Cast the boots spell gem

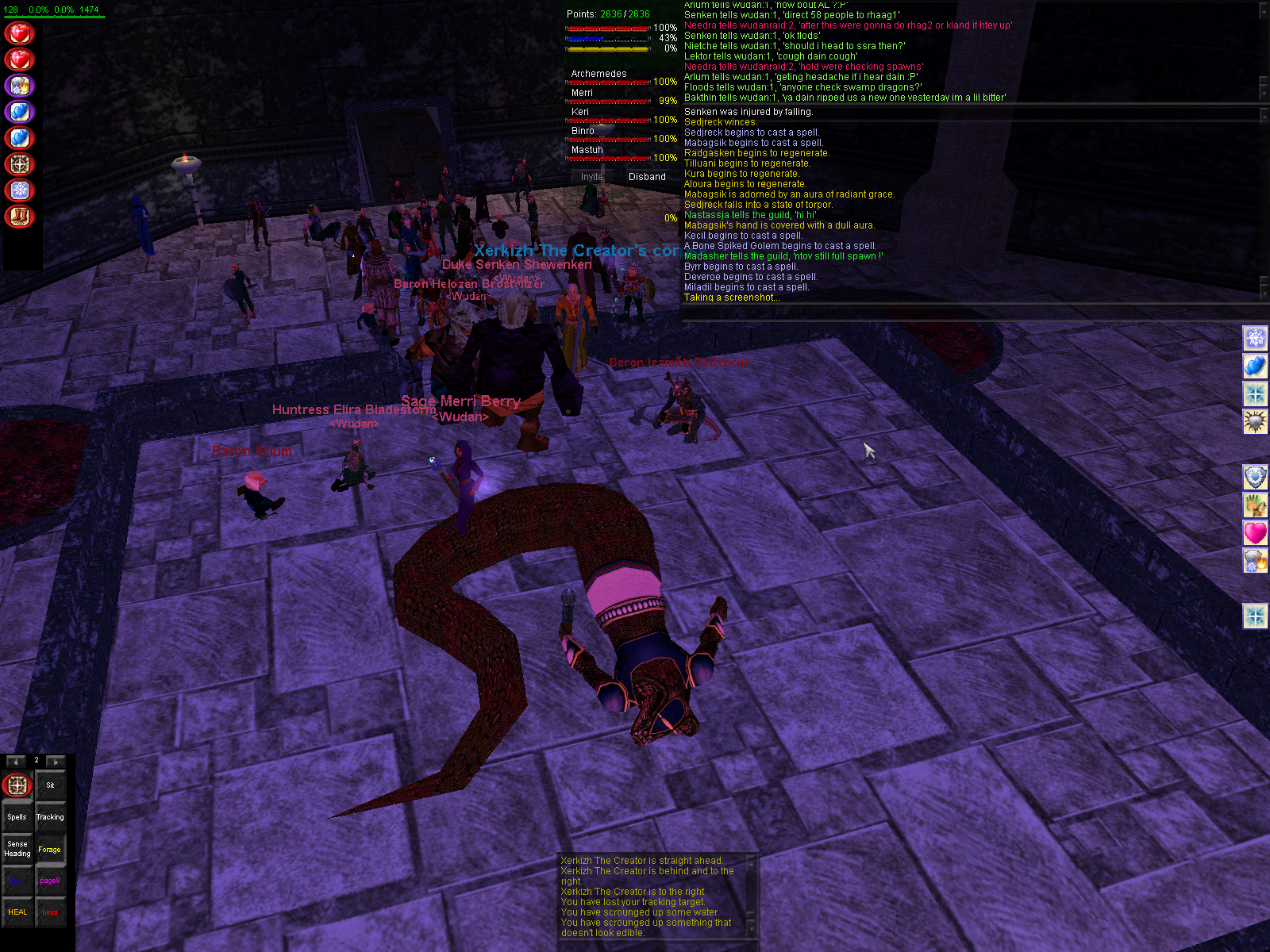(20, 217)
